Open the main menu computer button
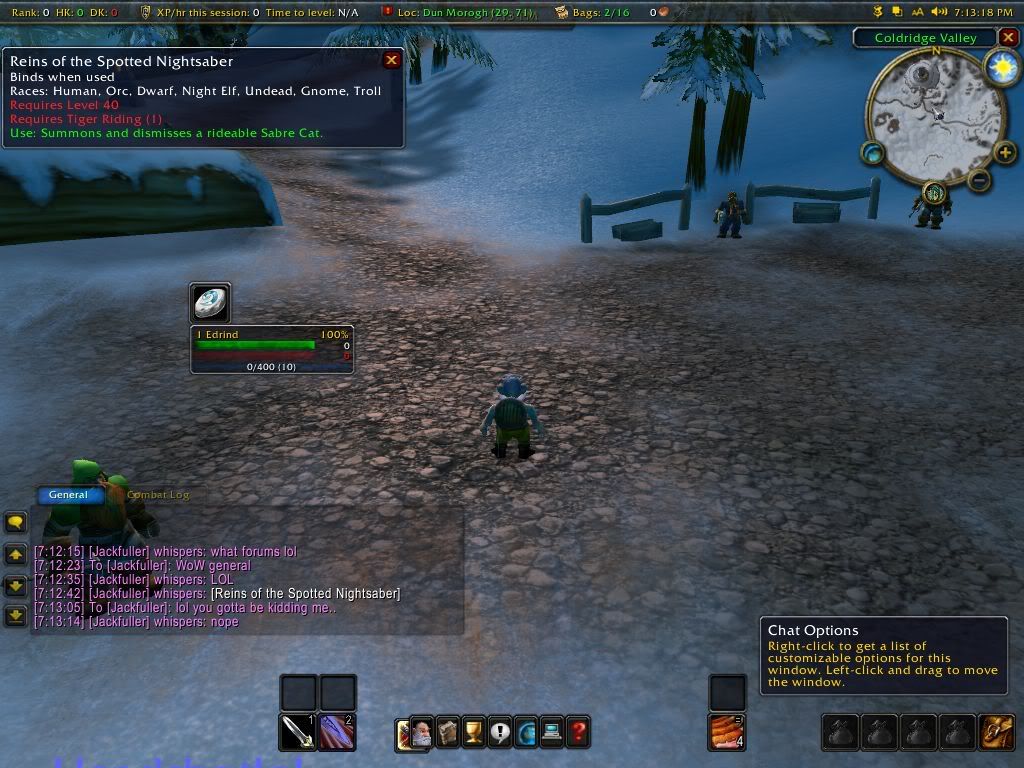This screenshot has width=1024, height=768. (552, 732)
